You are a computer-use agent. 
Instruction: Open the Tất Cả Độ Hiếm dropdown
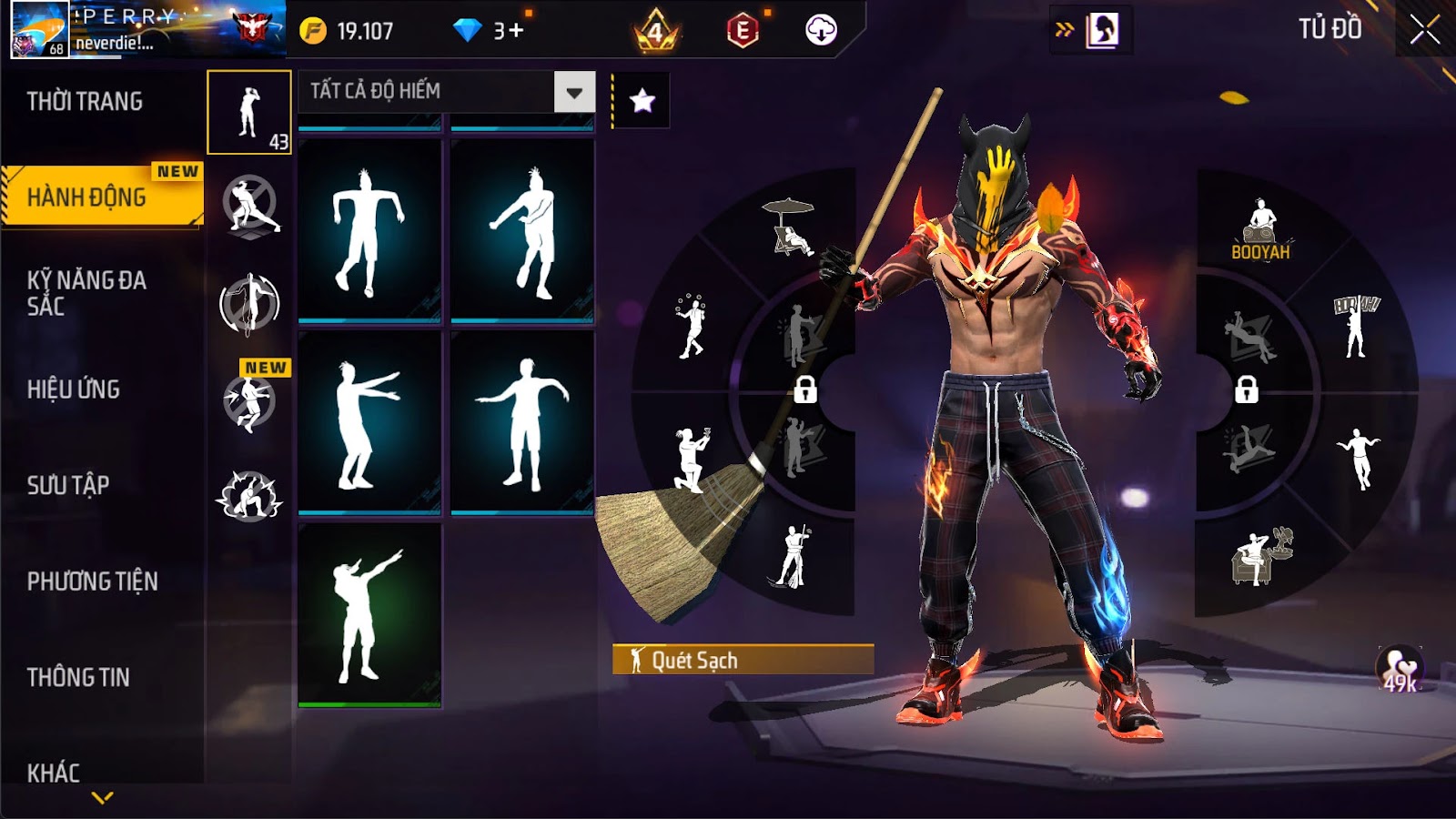coord(573,92)
